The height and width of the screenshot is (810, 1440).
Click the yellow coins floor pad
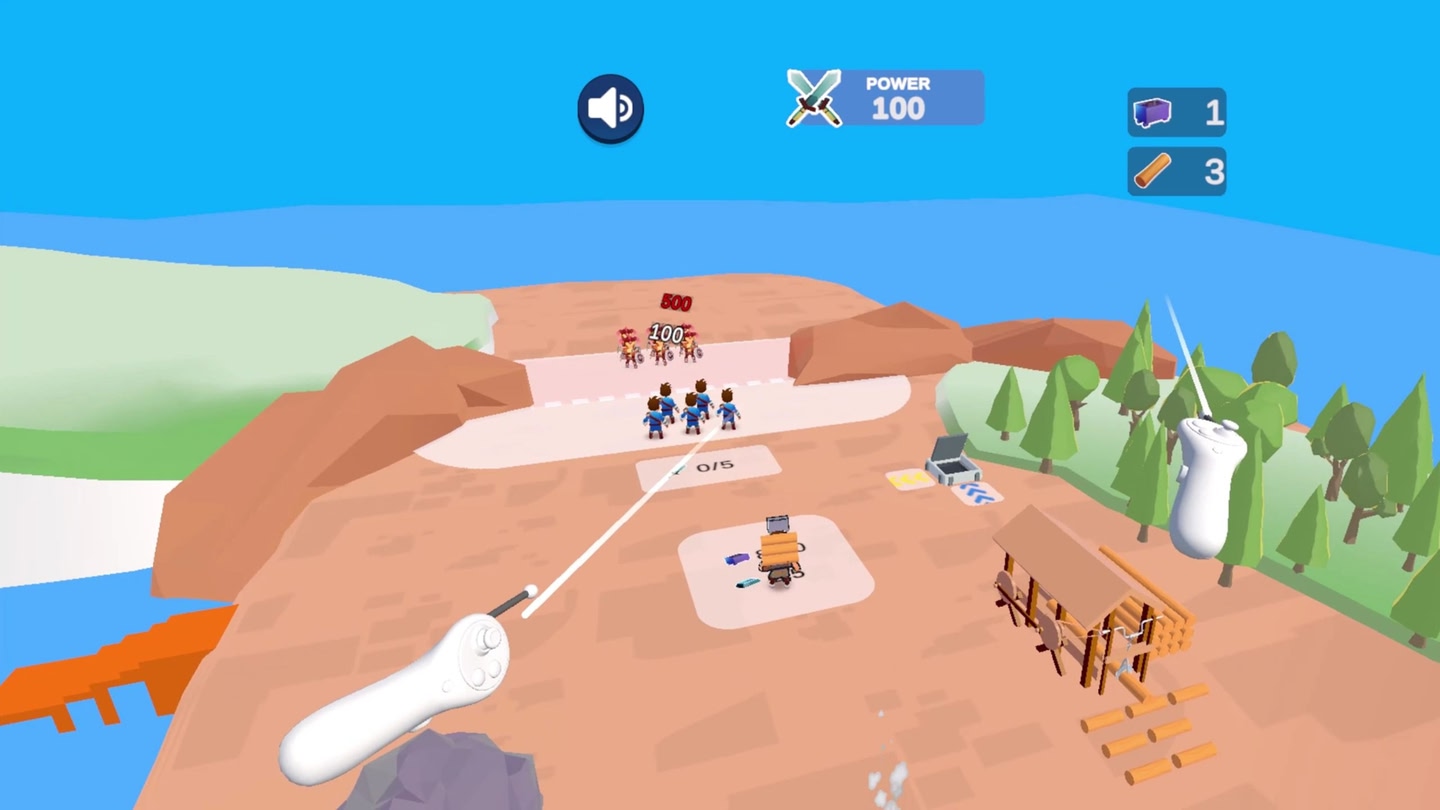click(x=910, y=478)
